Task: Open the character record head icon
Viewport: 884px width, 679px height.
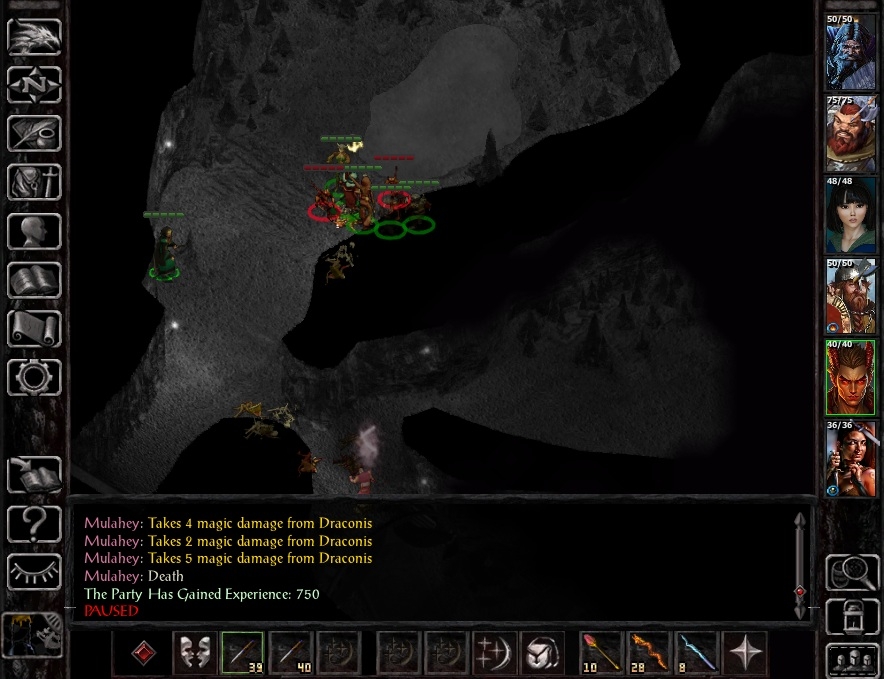Action: 34,231
